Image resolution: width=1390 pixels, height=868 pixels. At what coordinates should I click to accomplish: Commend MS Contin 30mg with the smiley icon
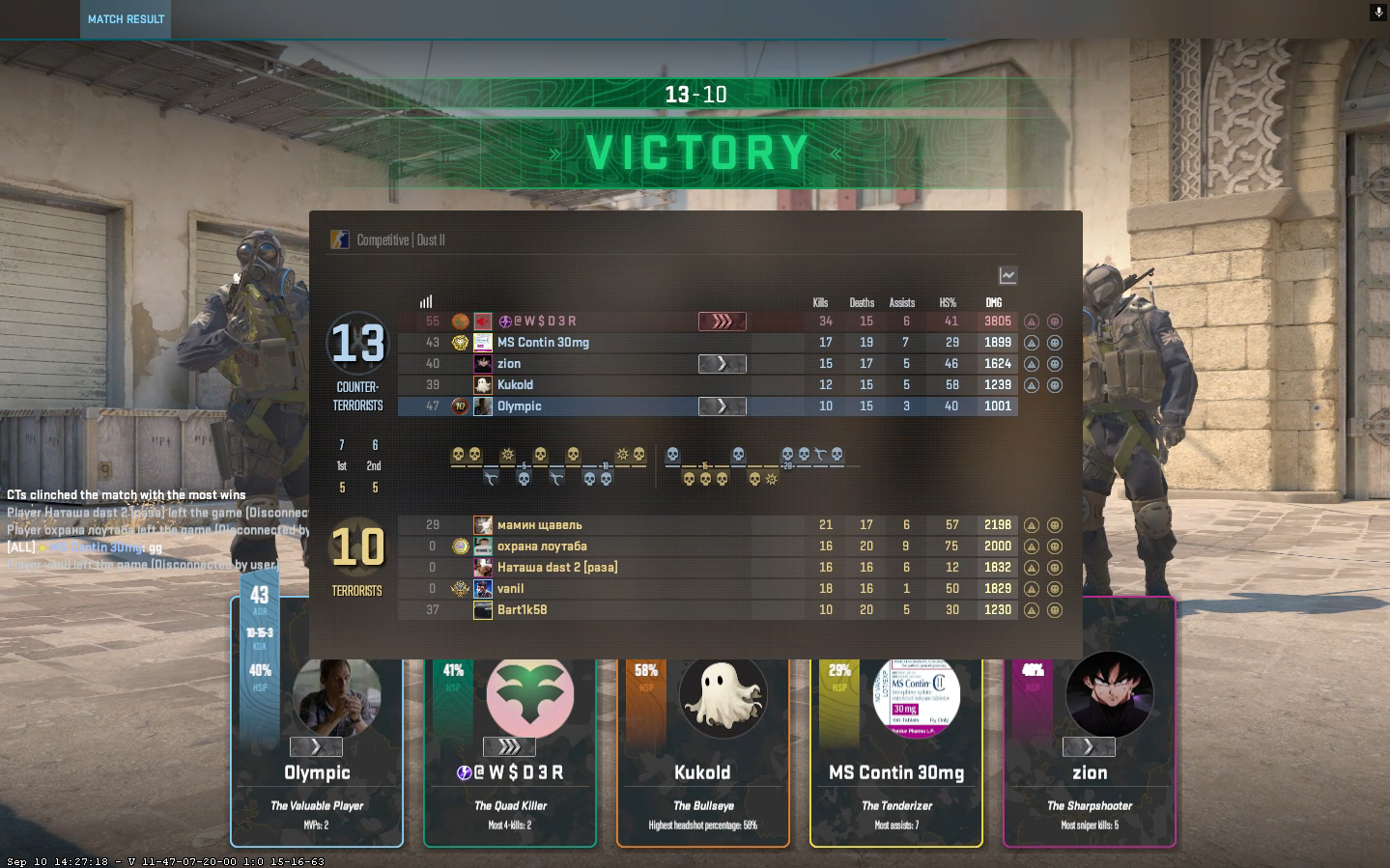click(1054, 342)
